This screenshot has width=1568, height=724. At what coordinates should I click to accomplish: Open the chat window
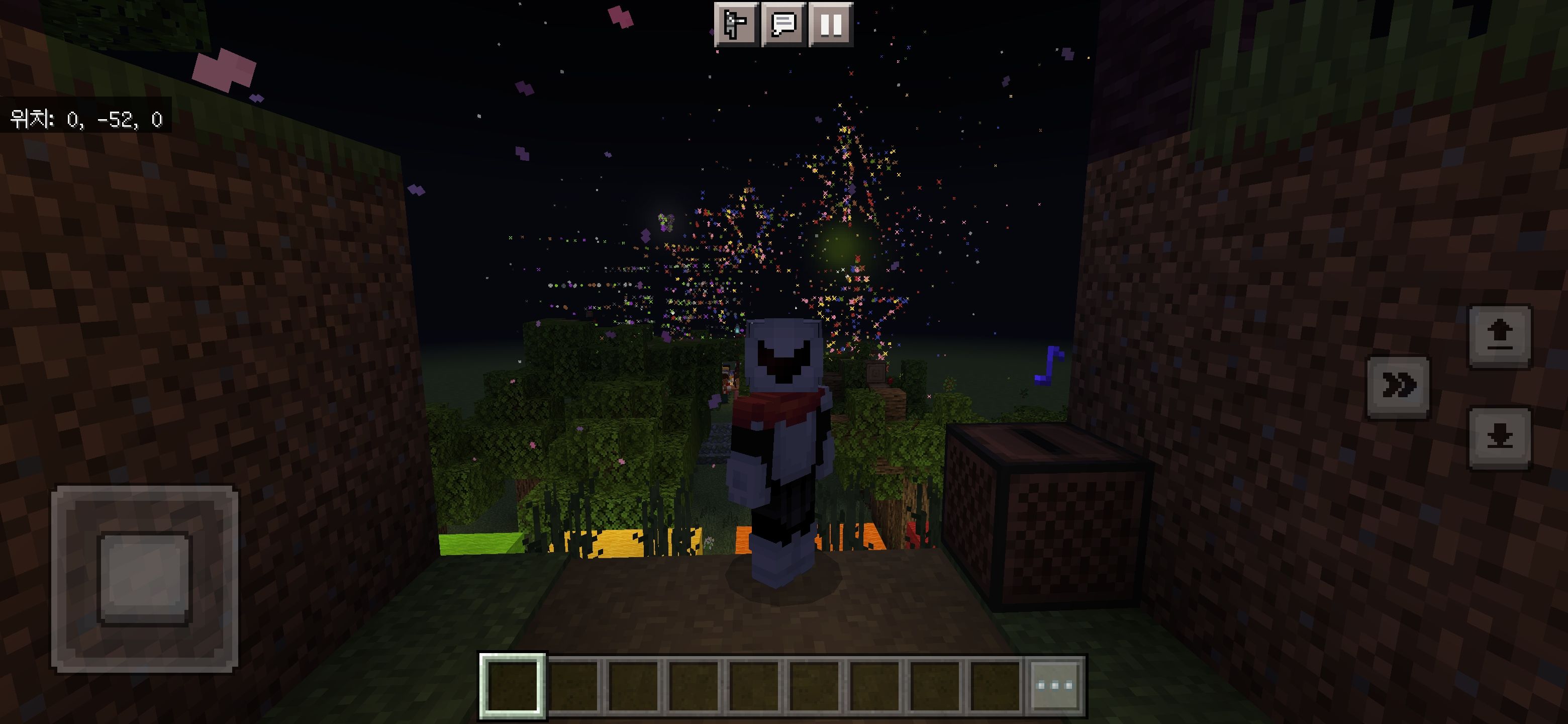(x=783, y=24)
